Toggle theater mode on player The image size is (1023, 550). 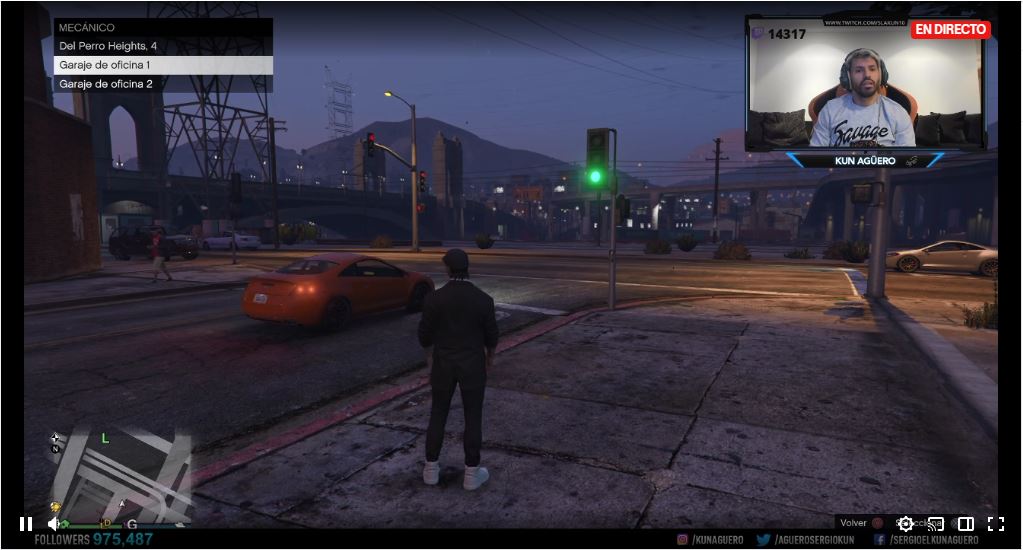pos(966,524)
